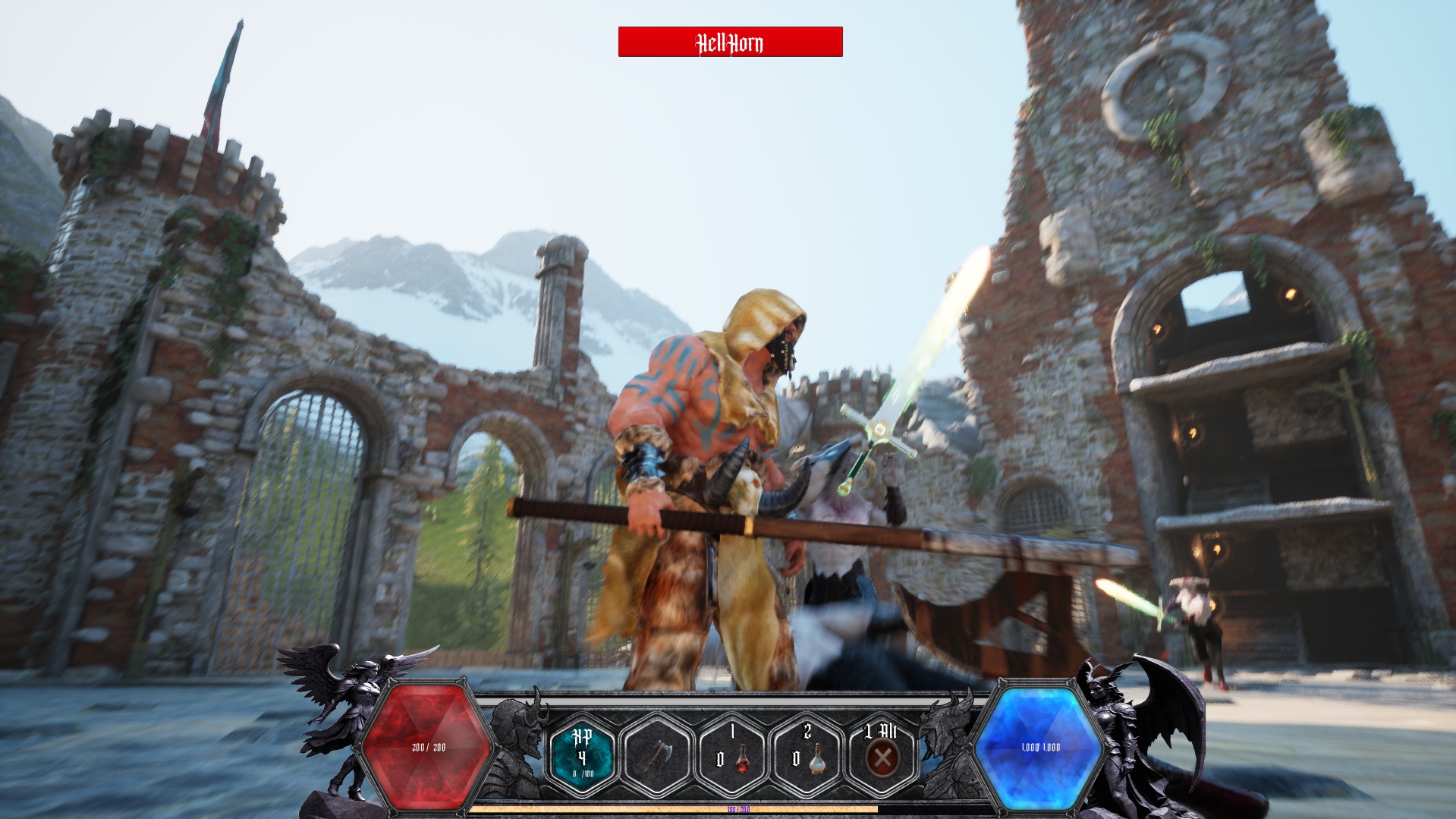
Task: Select the battle axe weapon slot
Action: [x=657, y=756]
